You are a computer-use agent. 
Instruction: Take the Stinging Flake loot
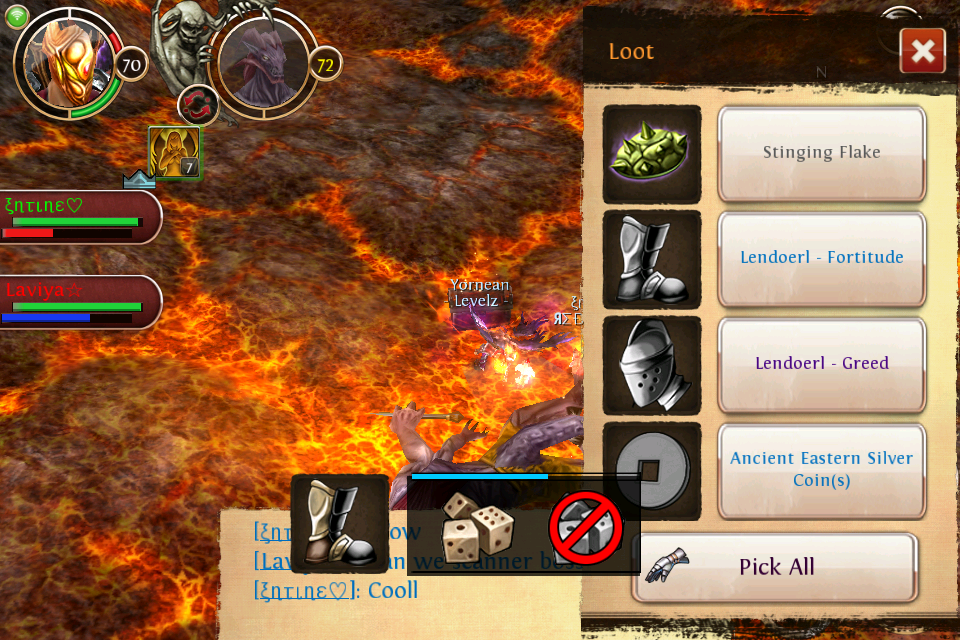821,153
